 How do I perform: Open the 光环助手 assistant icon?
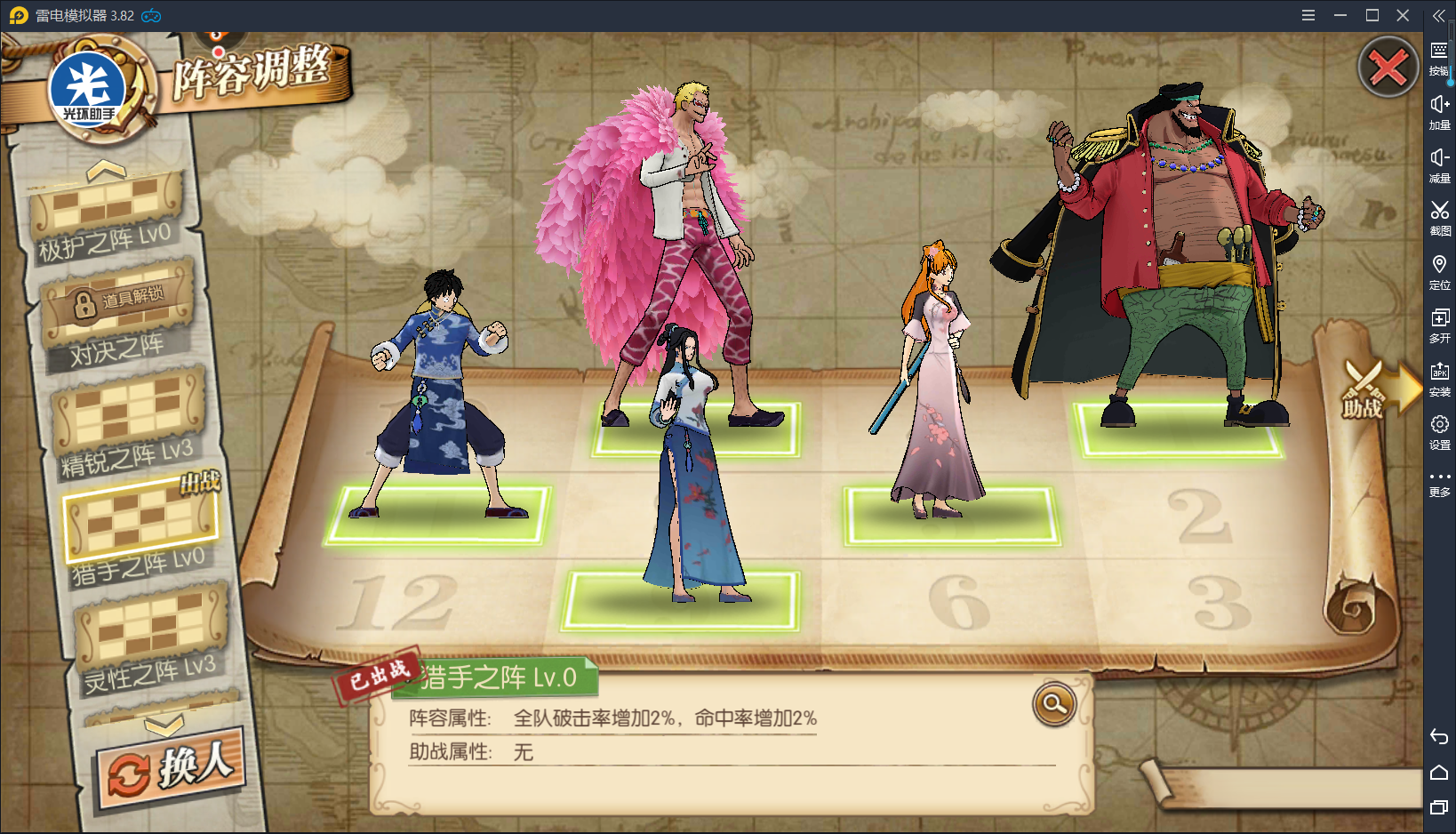(x=87, y=91)
